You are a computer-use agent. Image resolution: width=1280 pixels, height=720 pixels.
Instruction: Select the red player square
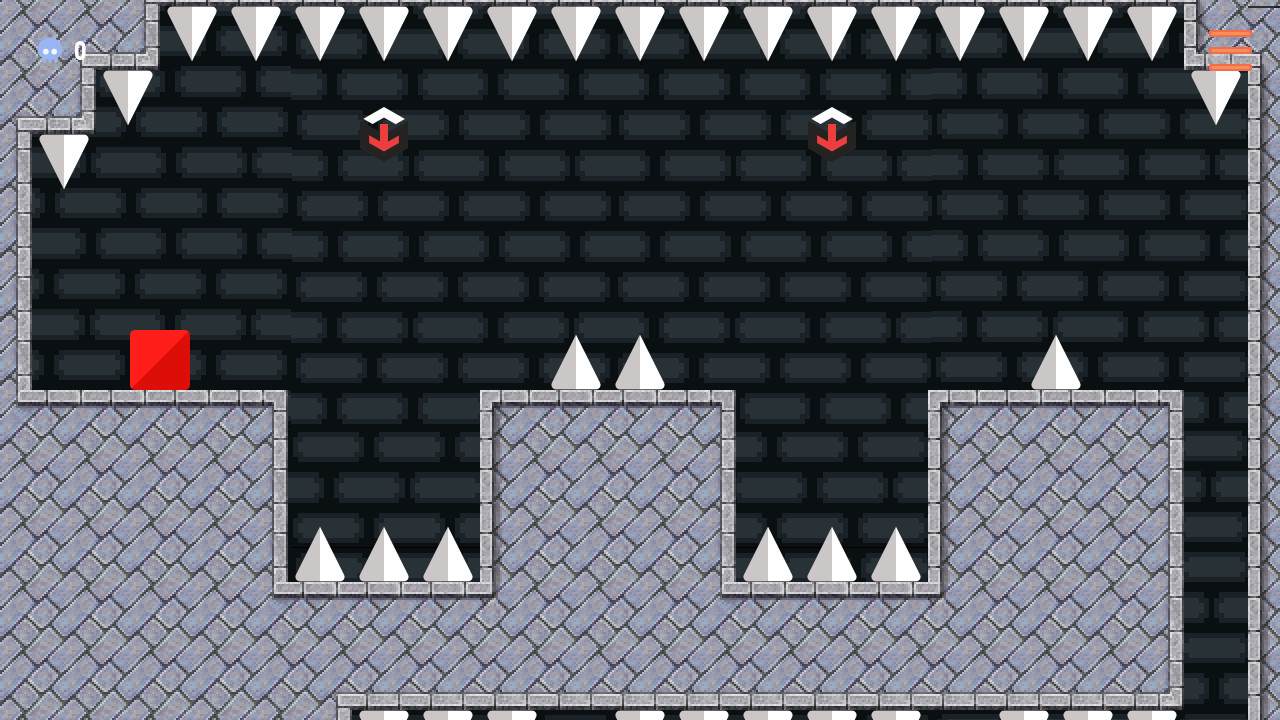[x=159, y=359]
